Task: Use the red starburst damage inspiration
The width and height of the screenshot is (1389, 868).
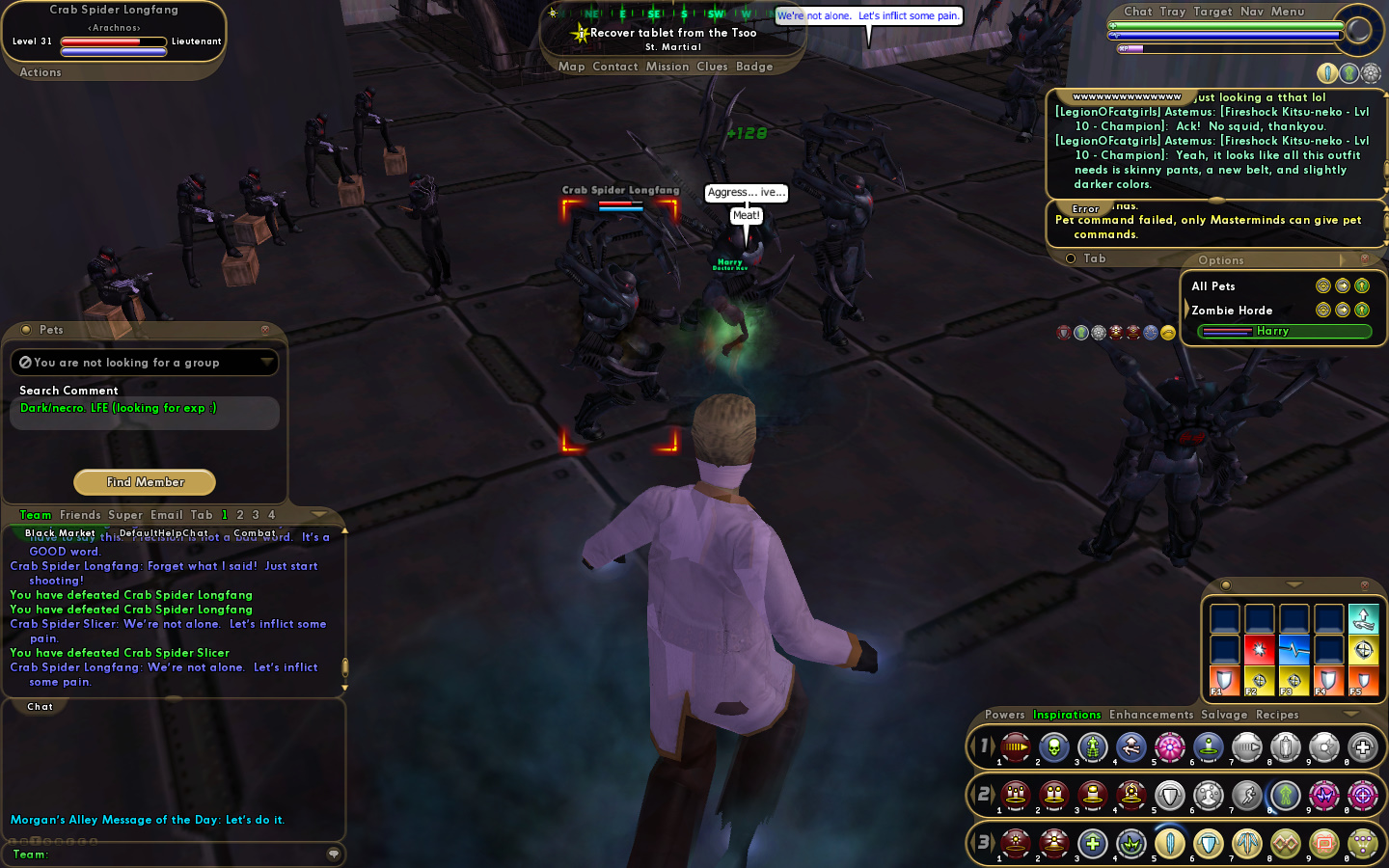Action: coord(1259,649)
